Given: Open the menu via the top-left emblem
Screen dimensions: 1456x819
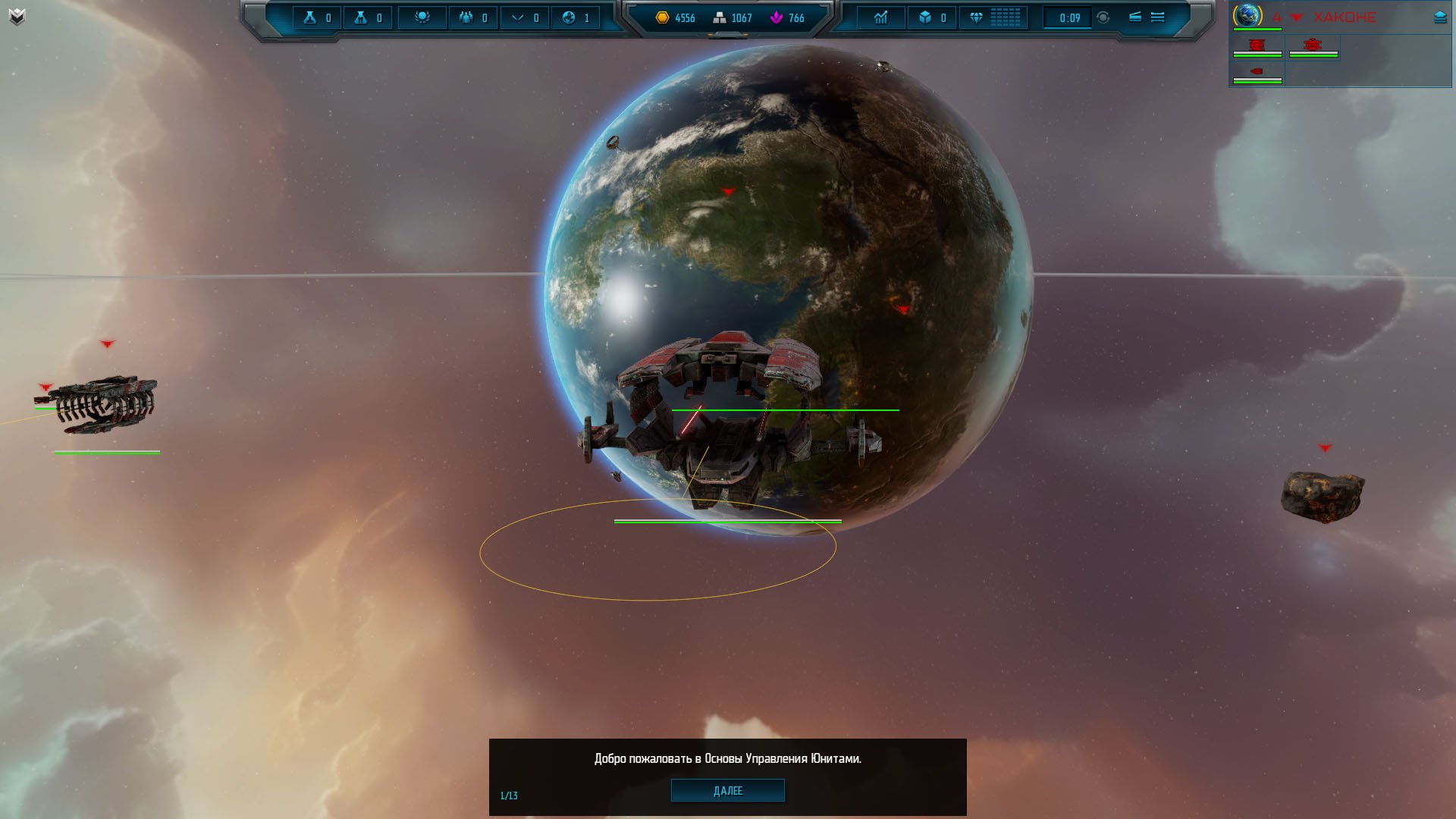Looking at the screenshot, I should pyautogui.click(x=17, y=17).
